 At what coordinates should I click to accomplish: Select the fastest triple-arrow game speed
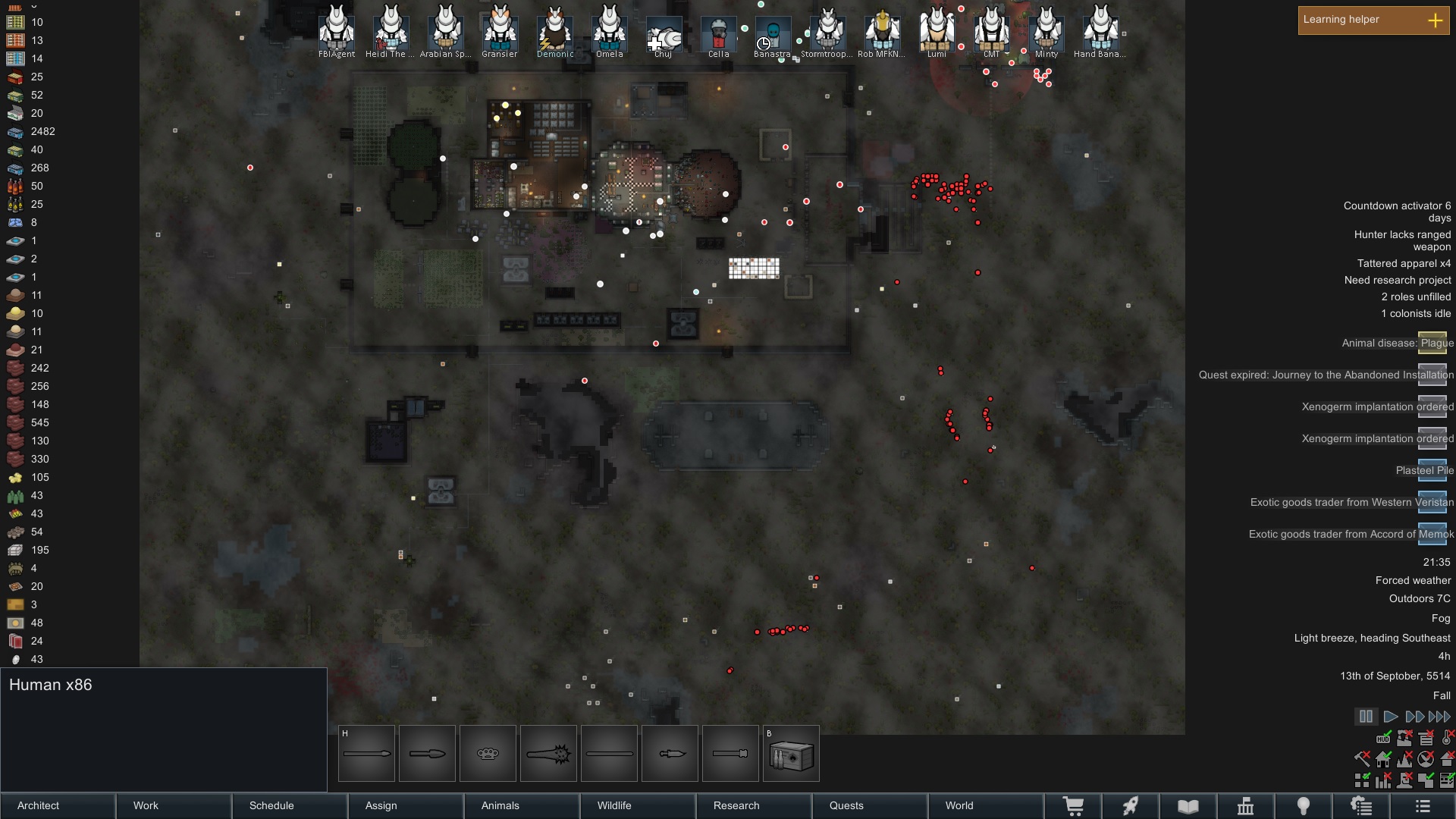coord(1439,716)
